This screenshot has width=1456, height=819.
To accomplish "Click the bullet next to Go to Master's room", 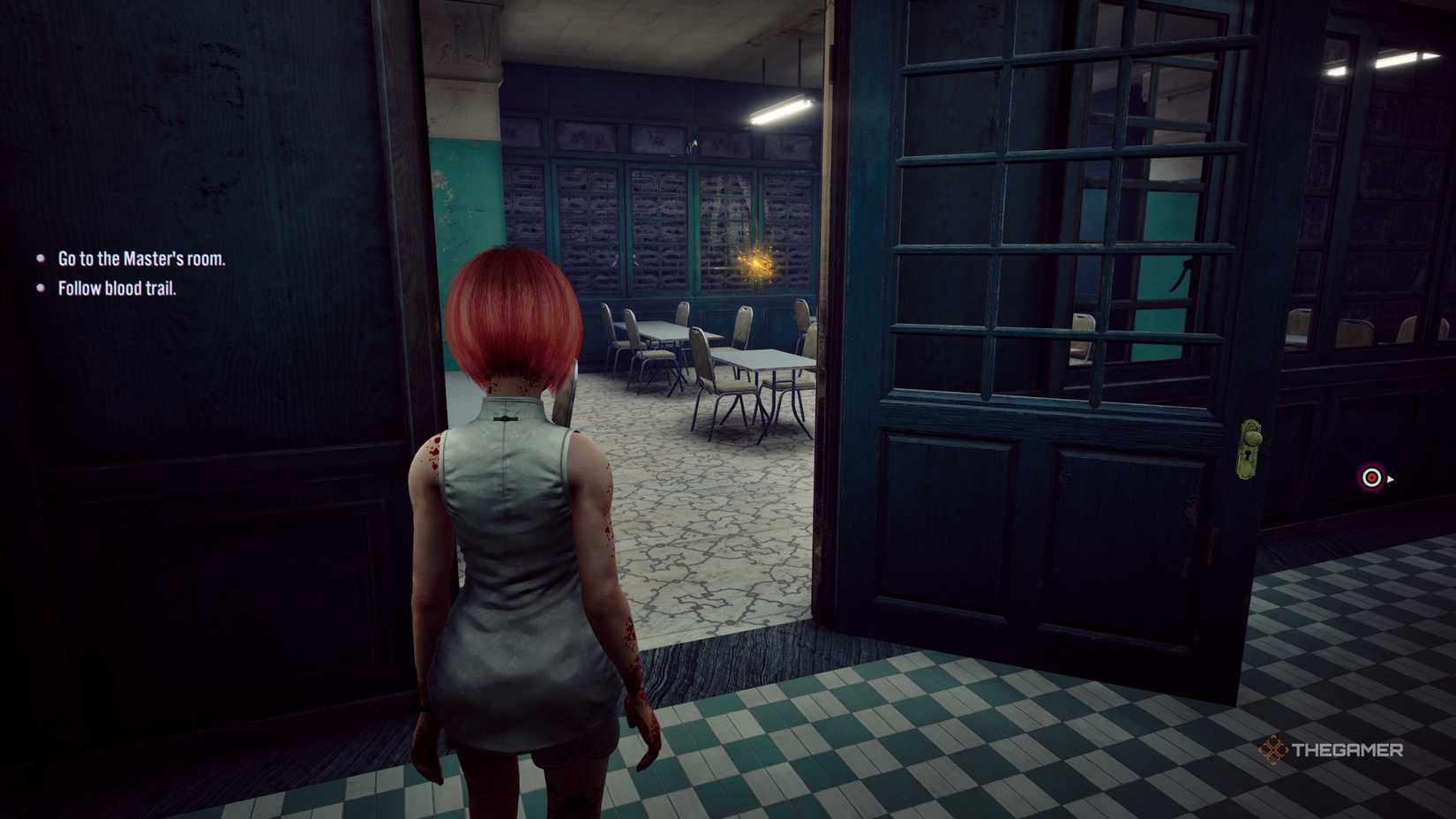I will tap(39, 259).
